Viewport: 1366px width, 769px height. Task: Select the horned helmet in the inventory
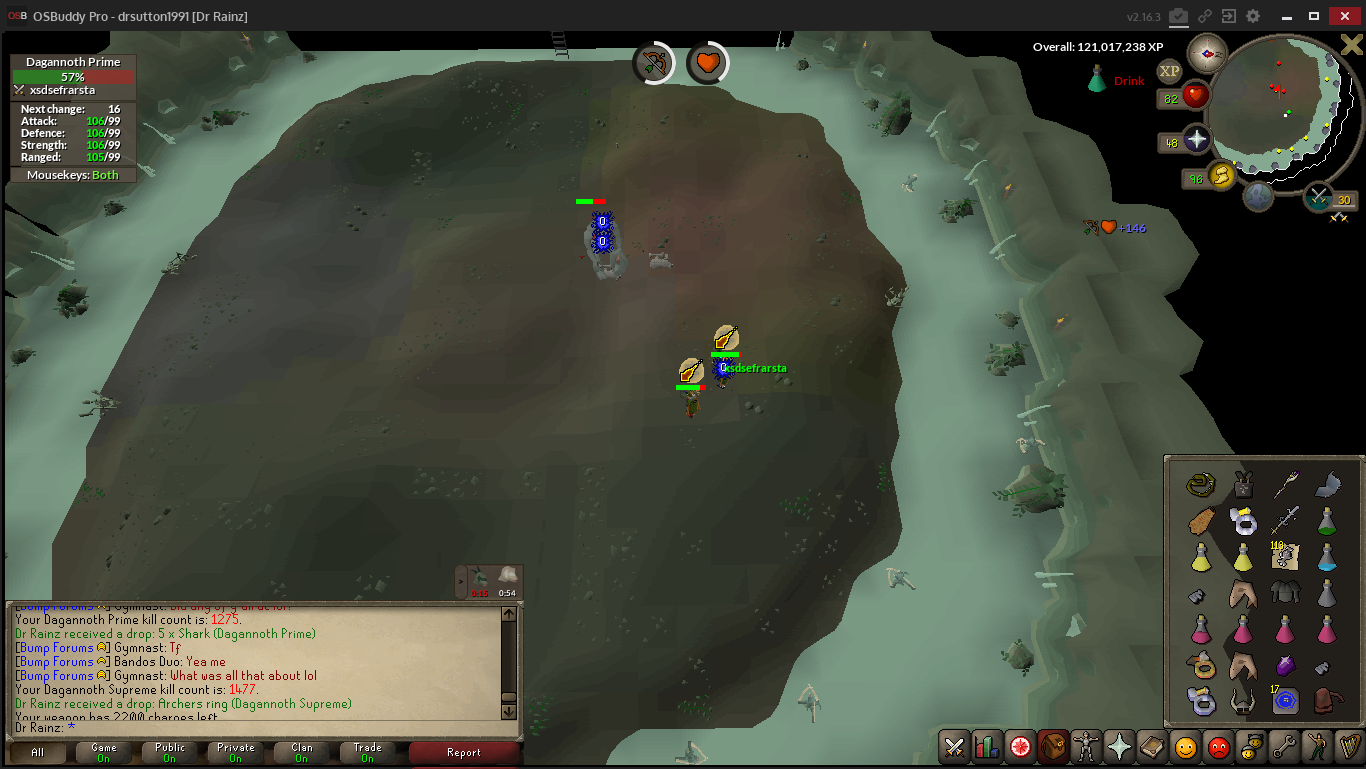point(1243,701)
